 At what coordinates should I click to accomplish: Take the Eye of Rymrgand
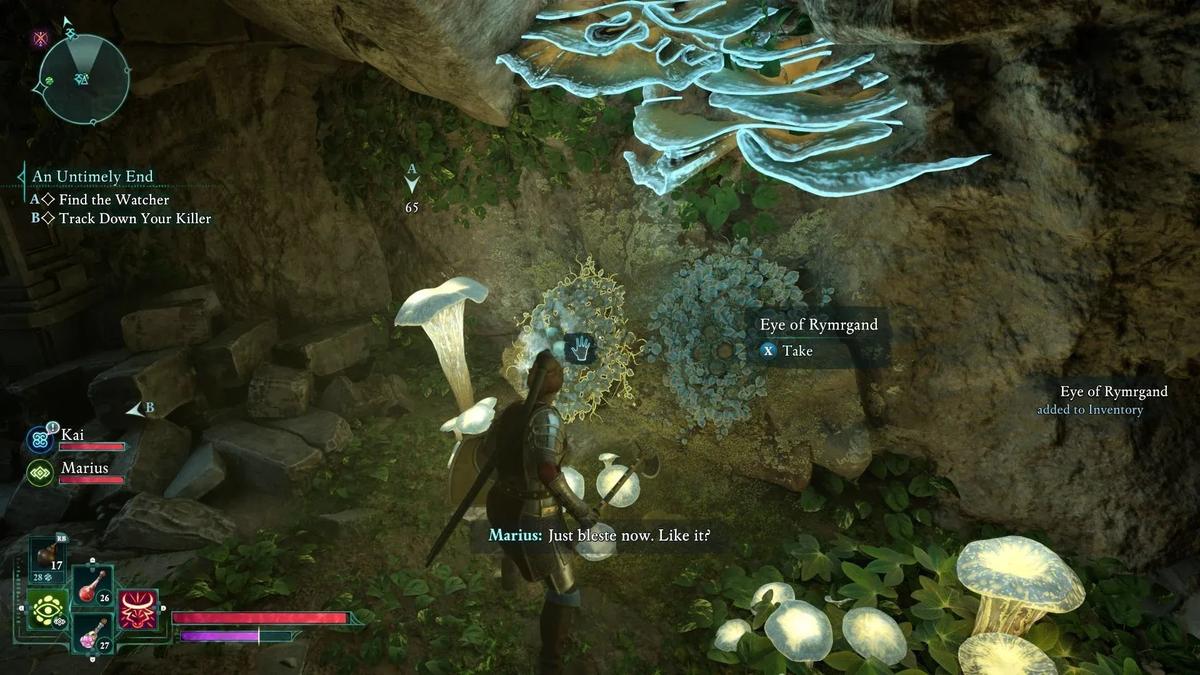(787, 351)
